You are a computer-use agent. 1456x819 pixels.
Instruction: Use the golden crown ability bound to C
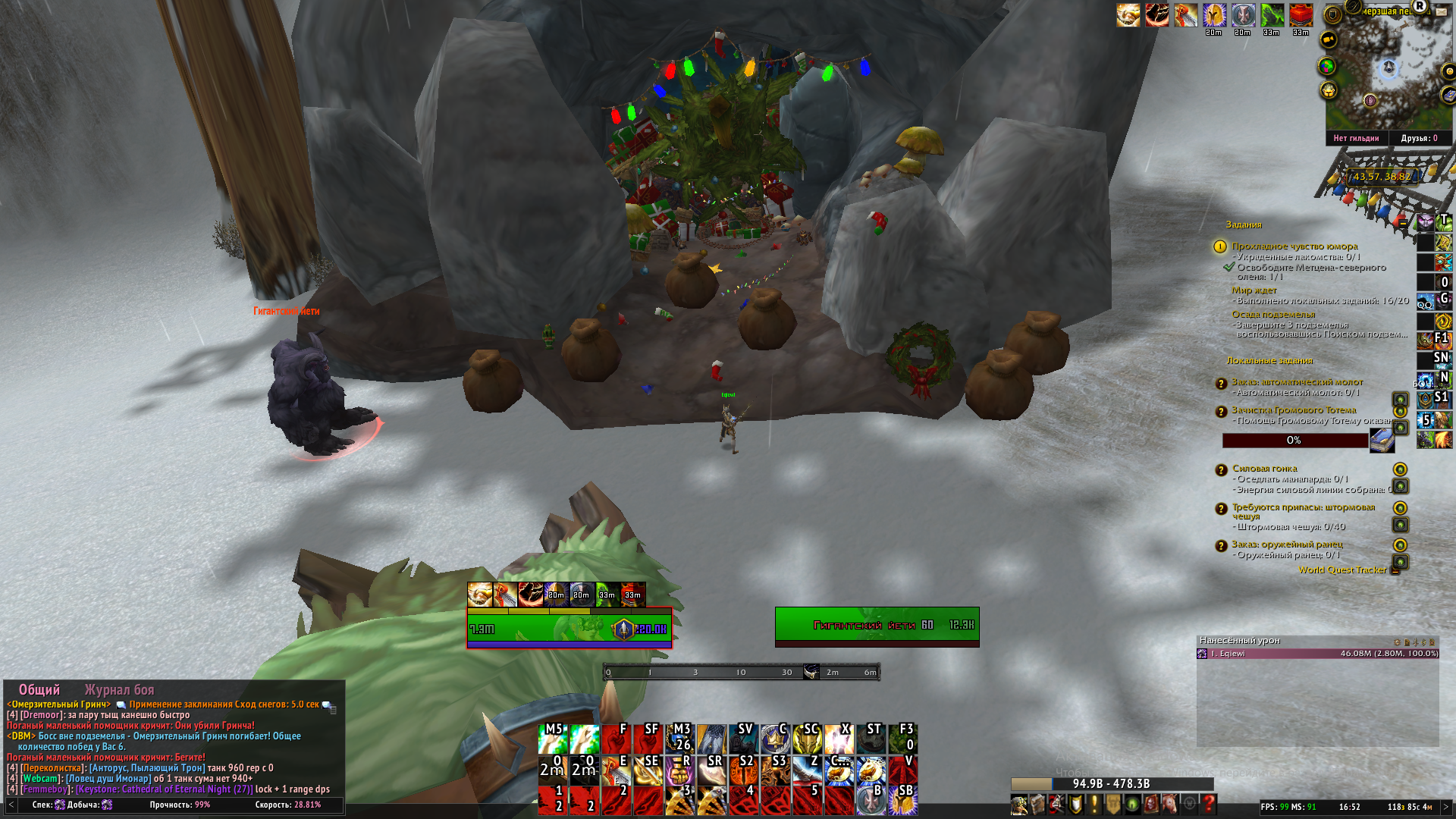(x=775, y=739)
